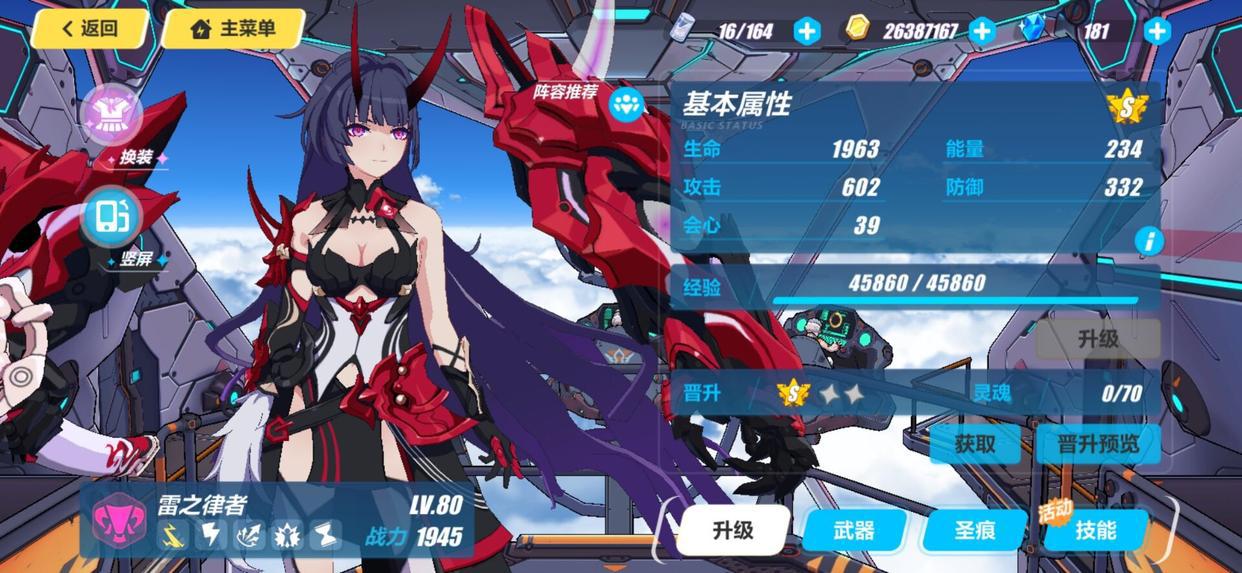Tap the 获取 obtain souls button

(x=974, y=443)
